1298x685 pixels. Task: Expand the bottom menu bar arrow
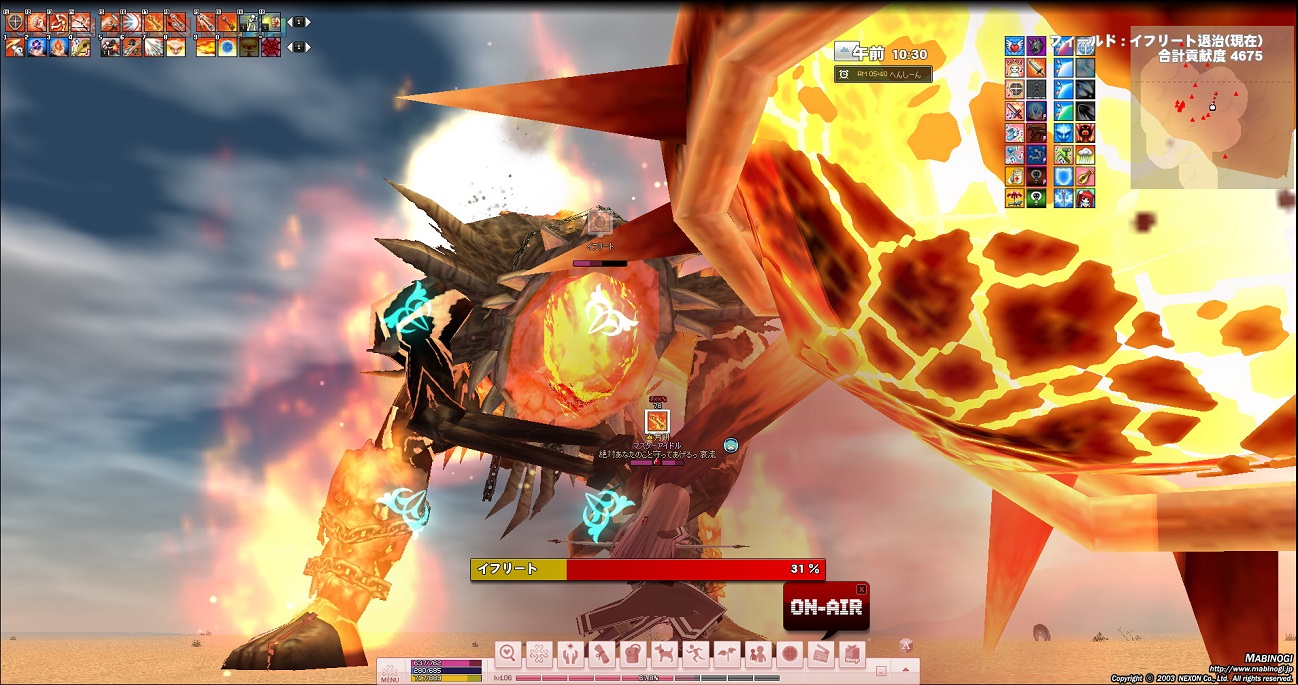pos(906,669)
